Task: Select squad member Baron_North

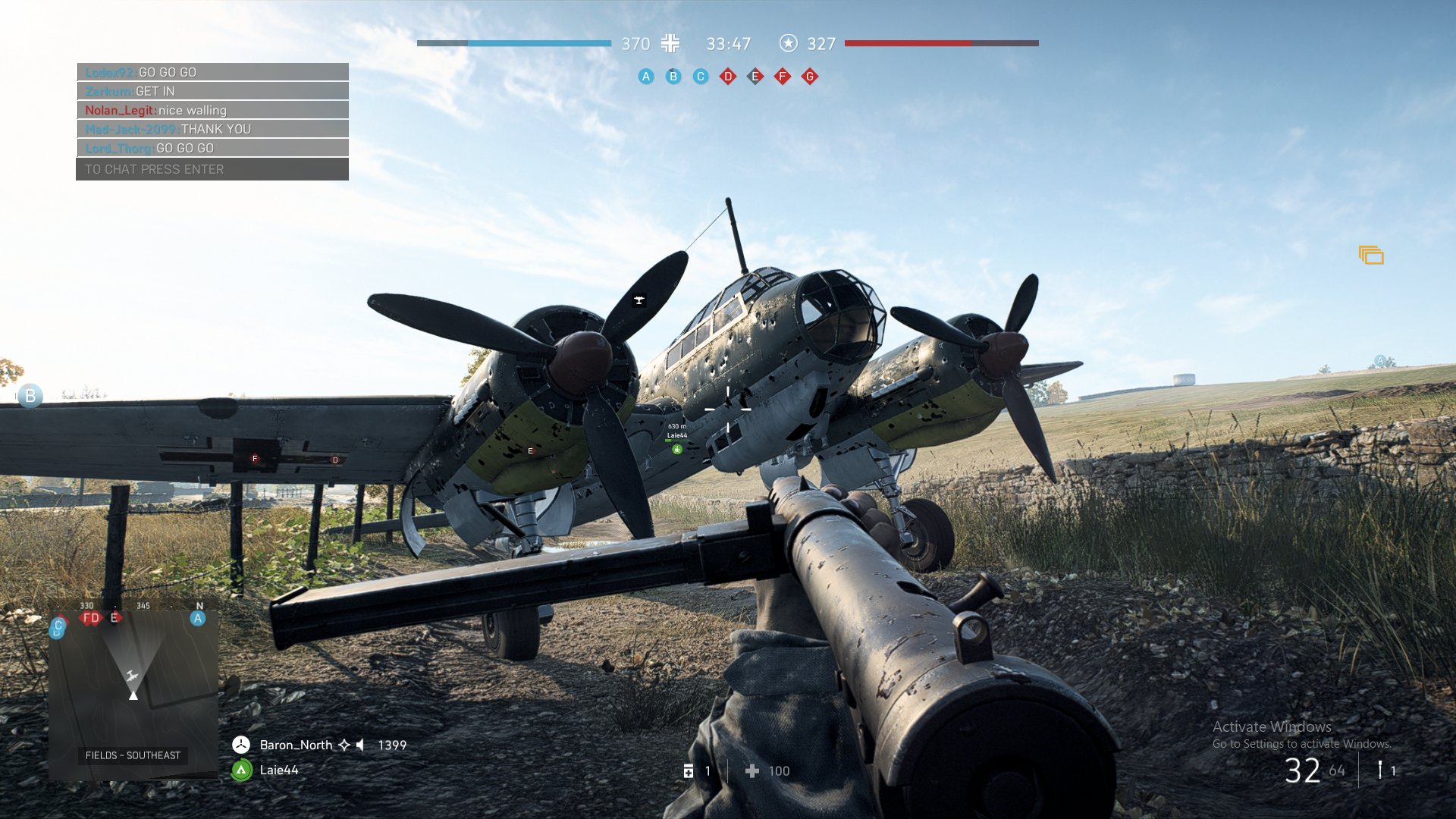Action: 296,745
